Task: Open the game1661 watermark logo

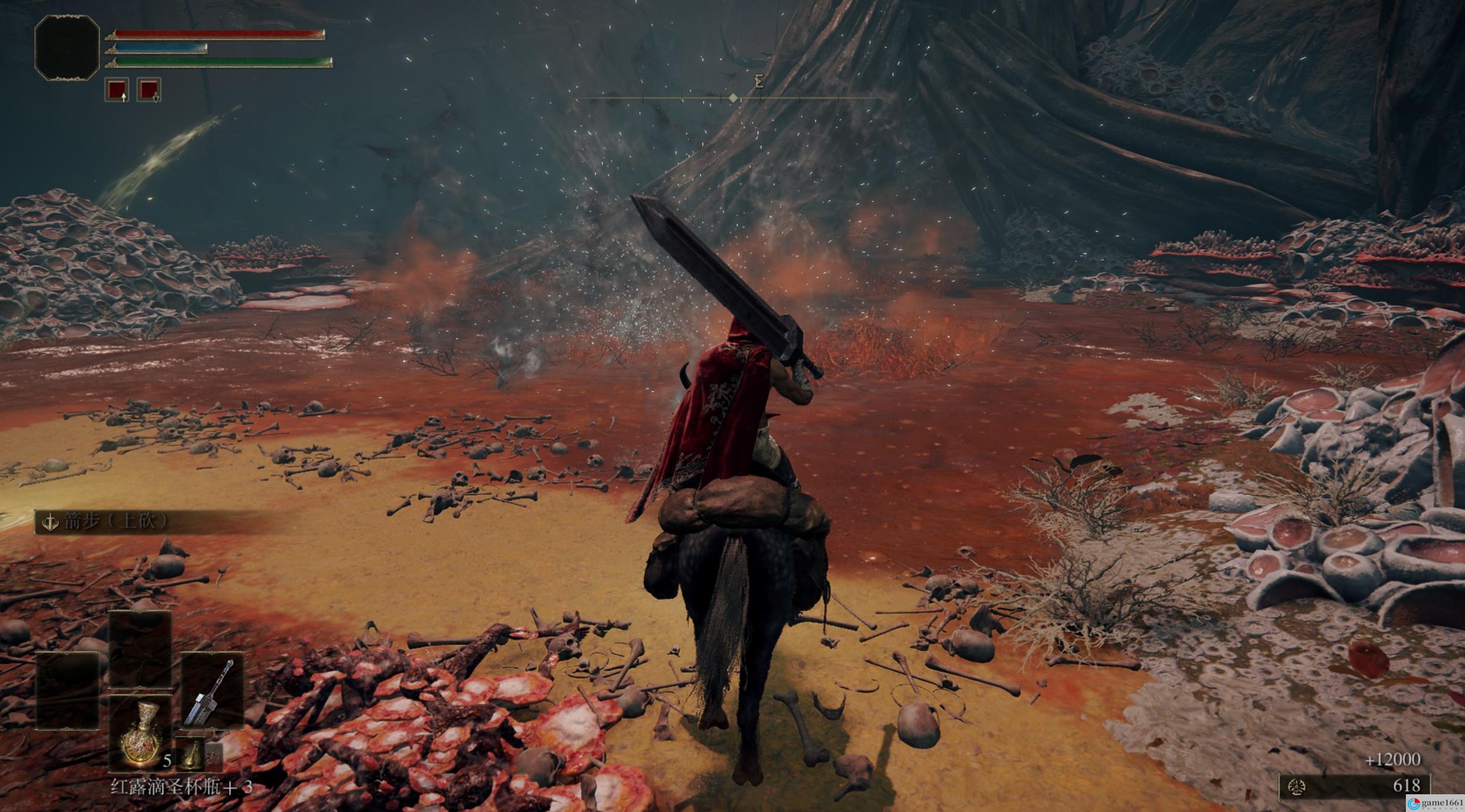Action: 1435,803
